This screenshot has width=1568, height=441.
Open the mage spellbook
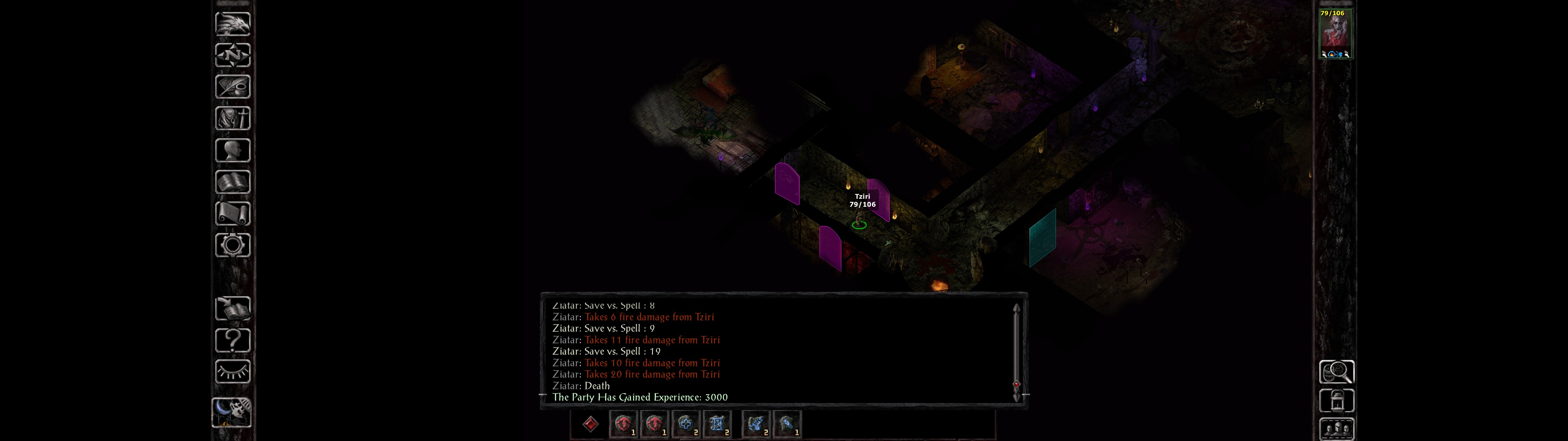(x=232, y=182)
